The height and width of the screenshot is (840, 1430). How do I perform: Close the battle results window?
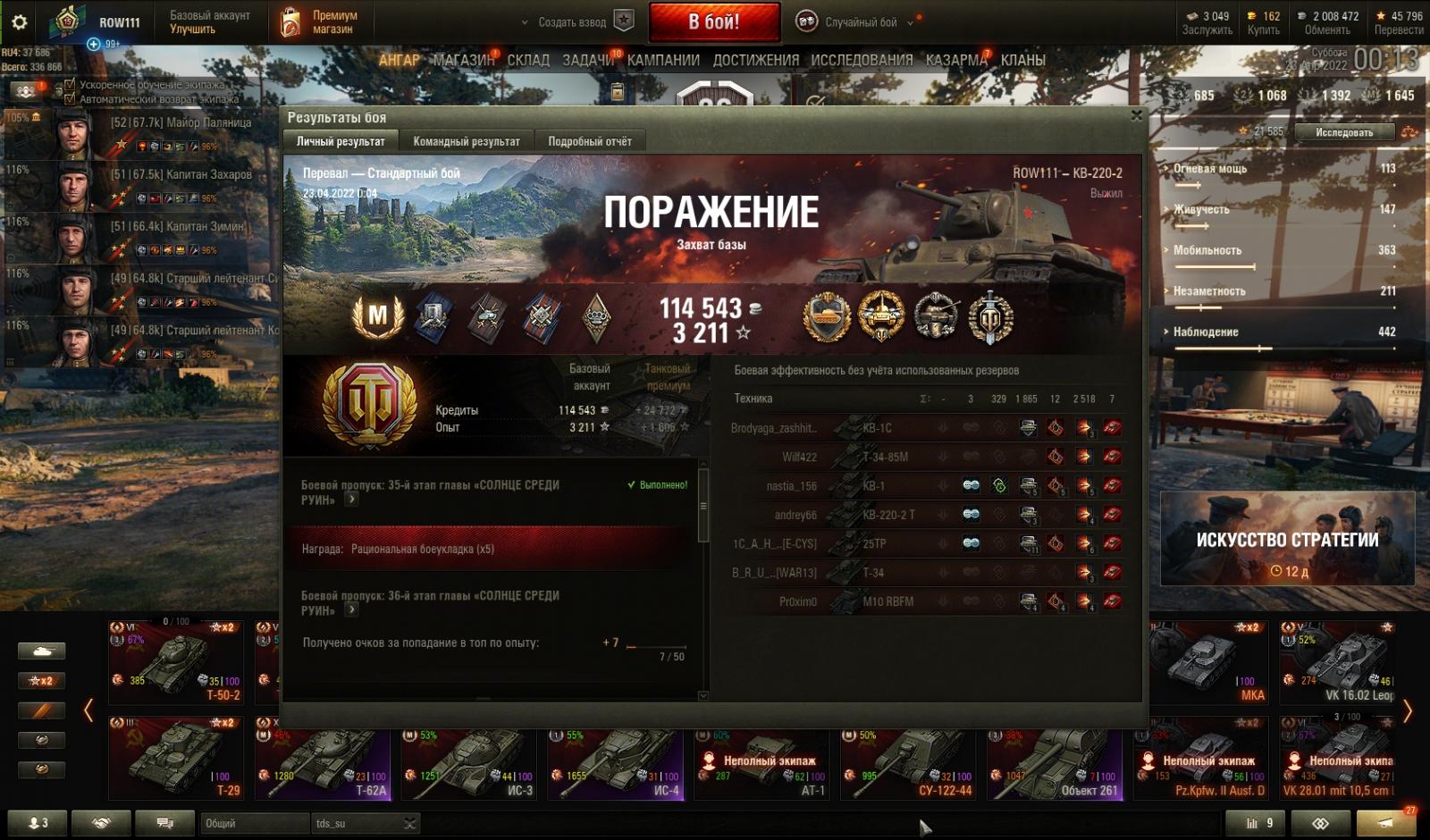coord(1136,115)
